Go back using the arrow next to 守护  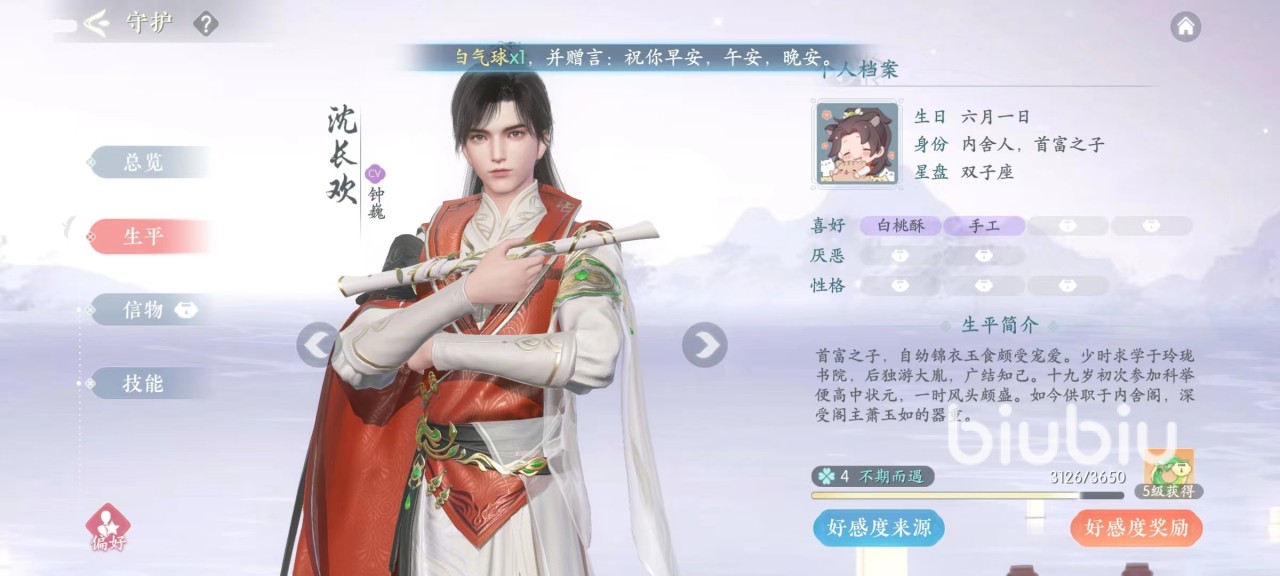(96, 23)
